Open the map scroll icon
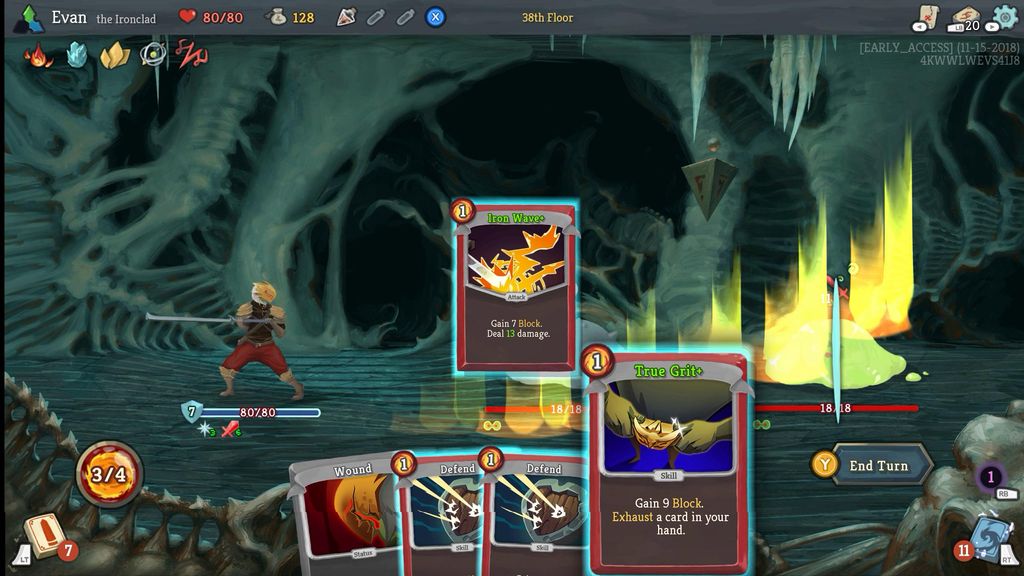The width and height of the screenshot is (1024, 576). tap(926, 17)
